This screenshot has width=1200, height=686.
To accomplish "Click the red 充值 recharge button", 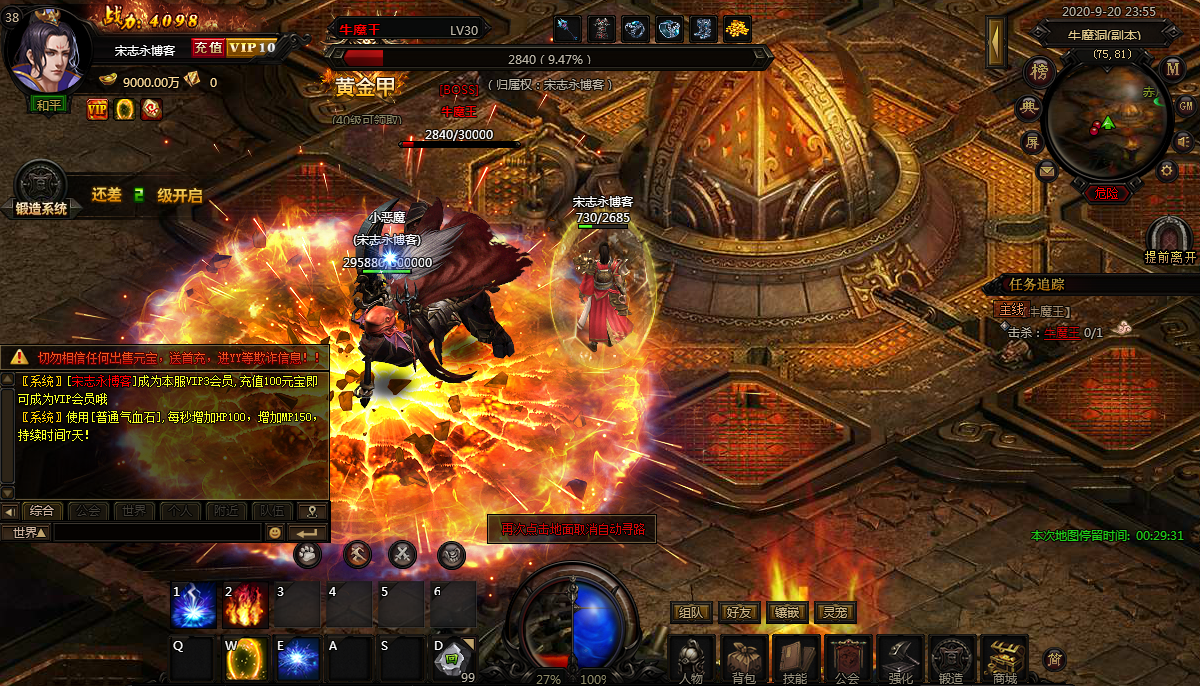I will coord(207,47).
